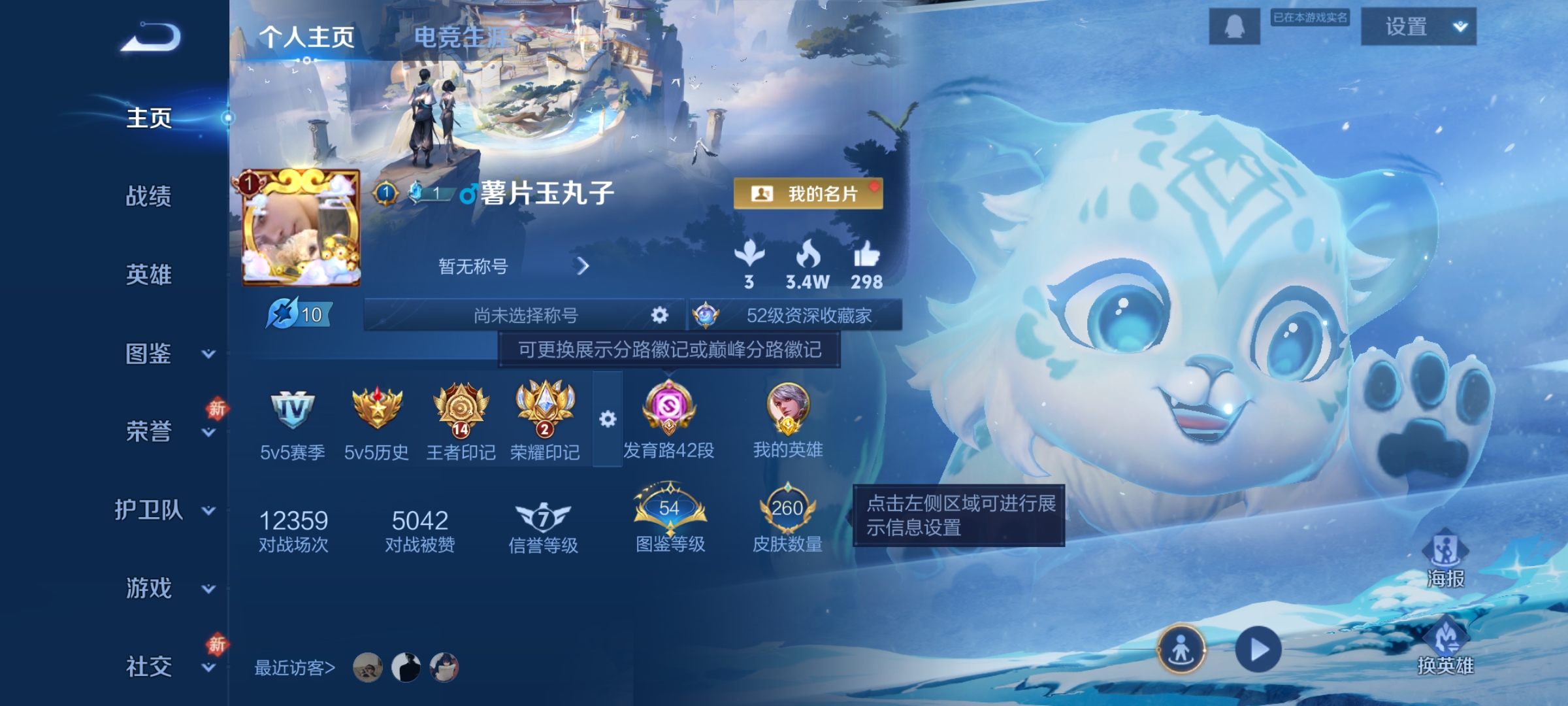This screenshot has height=706, width=1568.
Task: Click the 我的名片 button
Action: [813, 192]
